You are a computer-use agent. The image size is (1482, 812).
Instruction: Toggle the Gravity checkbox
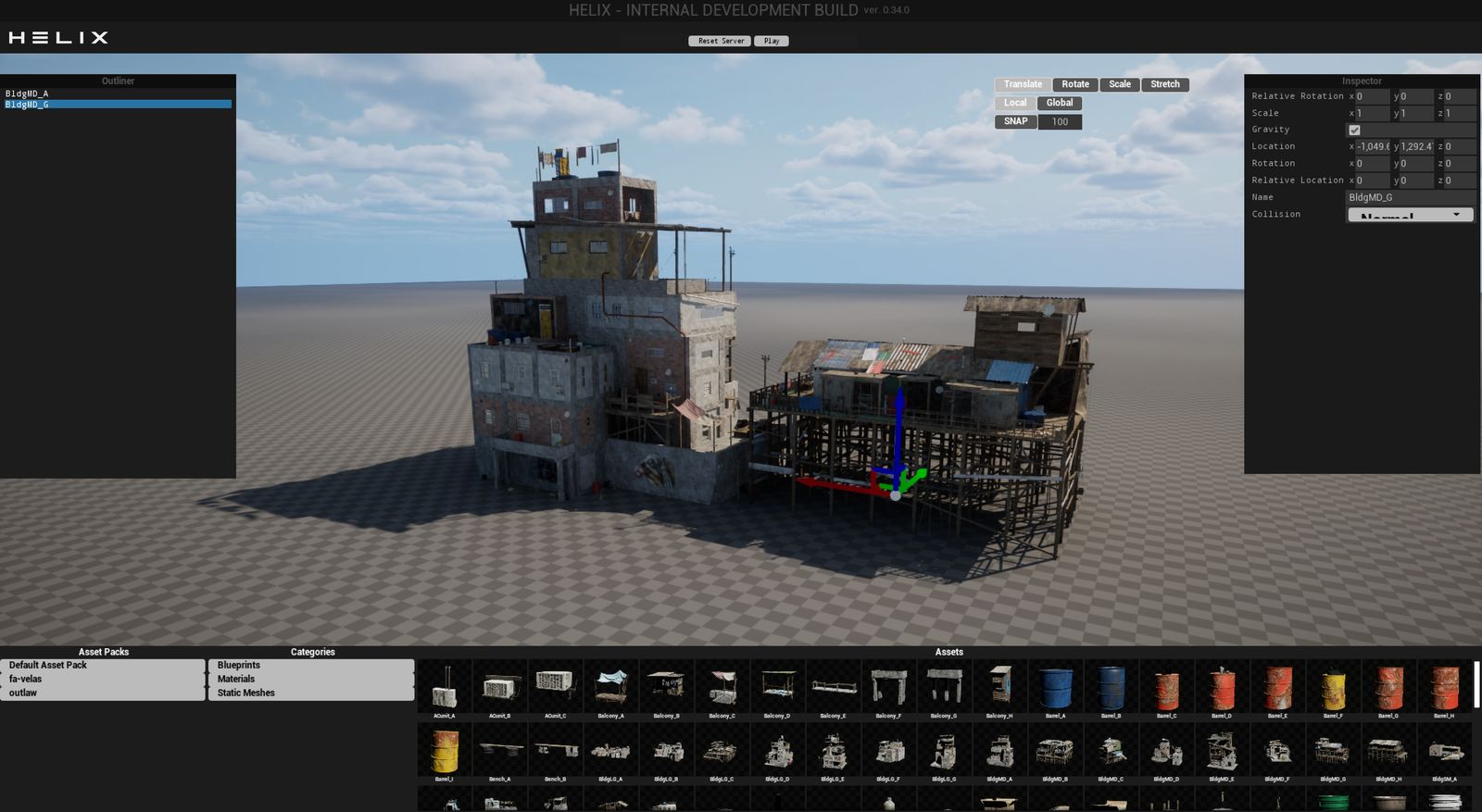1354,131
